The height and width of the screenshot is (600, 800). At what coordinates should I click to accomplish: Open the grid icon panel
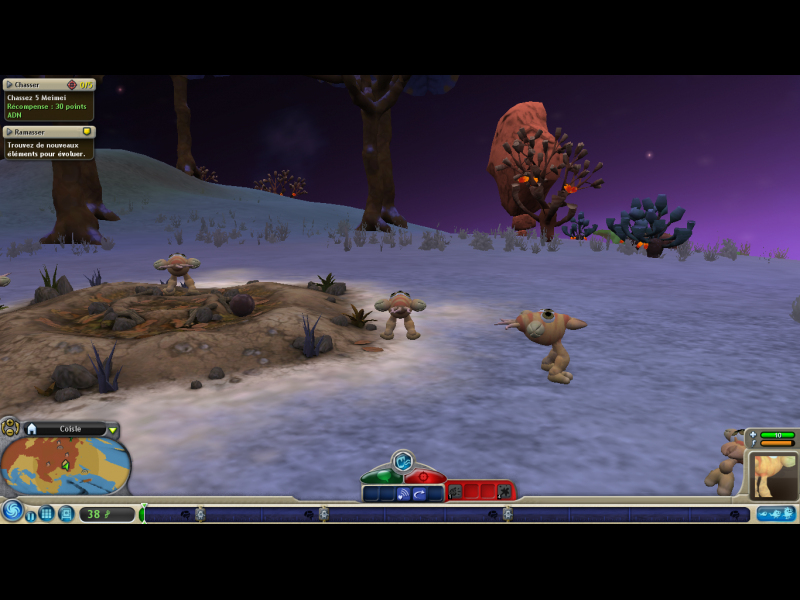(x=47, y=514)
